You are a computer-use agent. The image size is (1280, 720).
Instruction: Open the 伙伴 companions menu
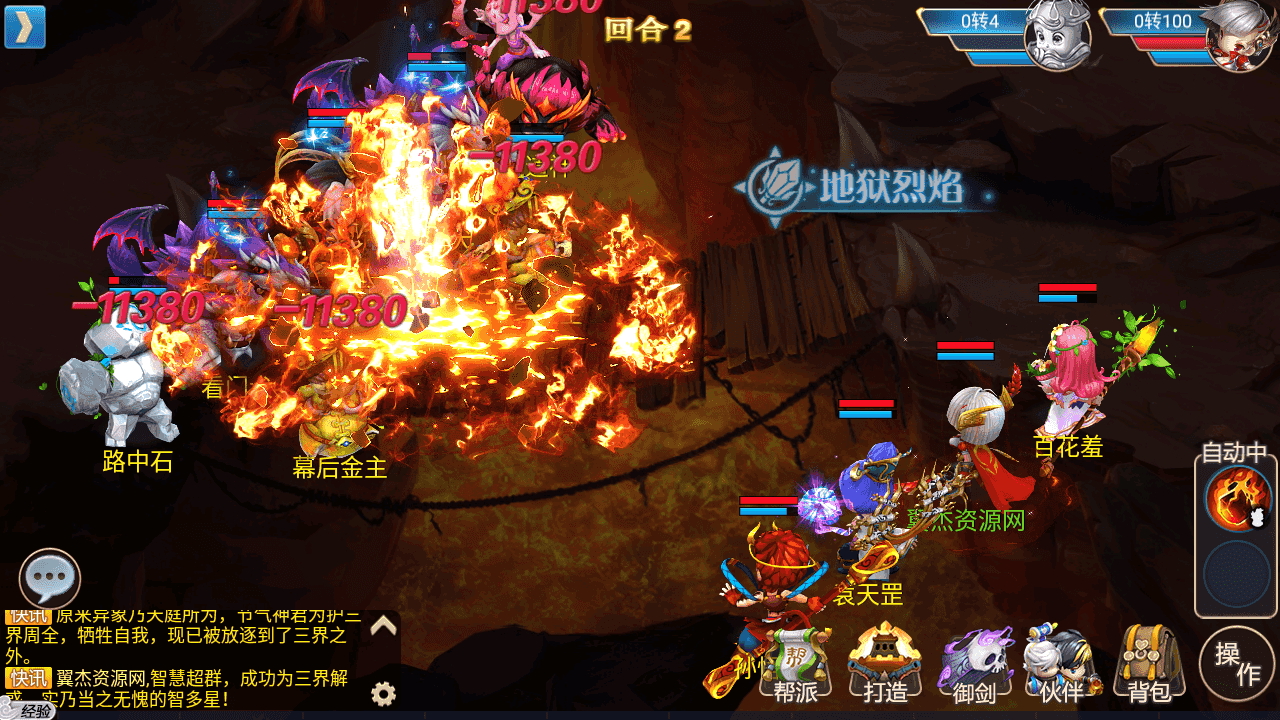pos(1062,665)
